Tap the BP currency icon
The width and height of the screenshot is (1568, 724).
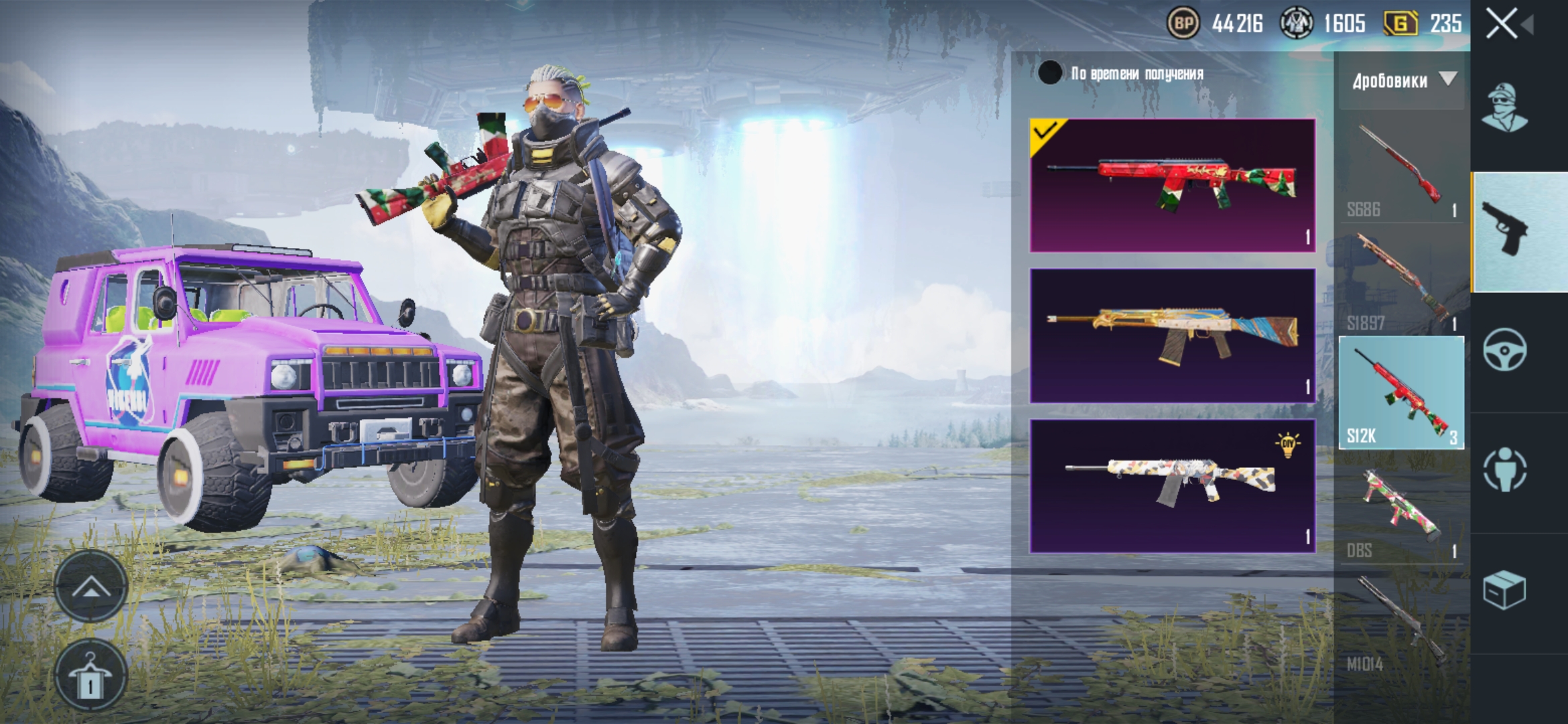[x=1183, y=24]
